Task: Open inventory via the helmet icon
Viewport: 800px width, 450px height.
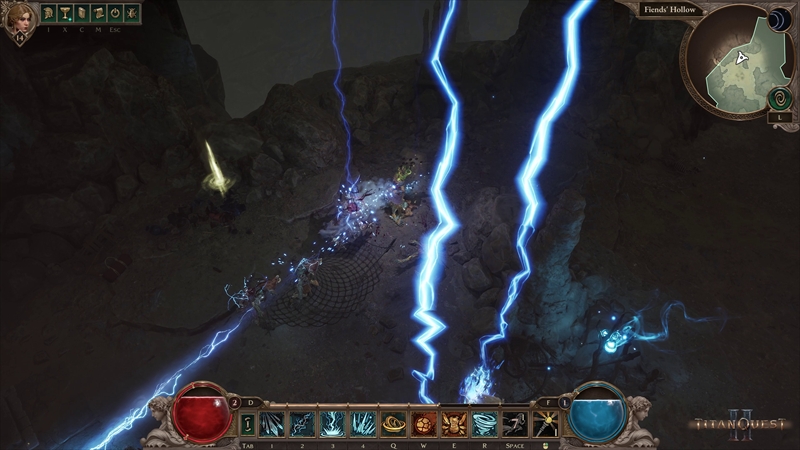Action: pyautogui.click(x=49, y=14)
